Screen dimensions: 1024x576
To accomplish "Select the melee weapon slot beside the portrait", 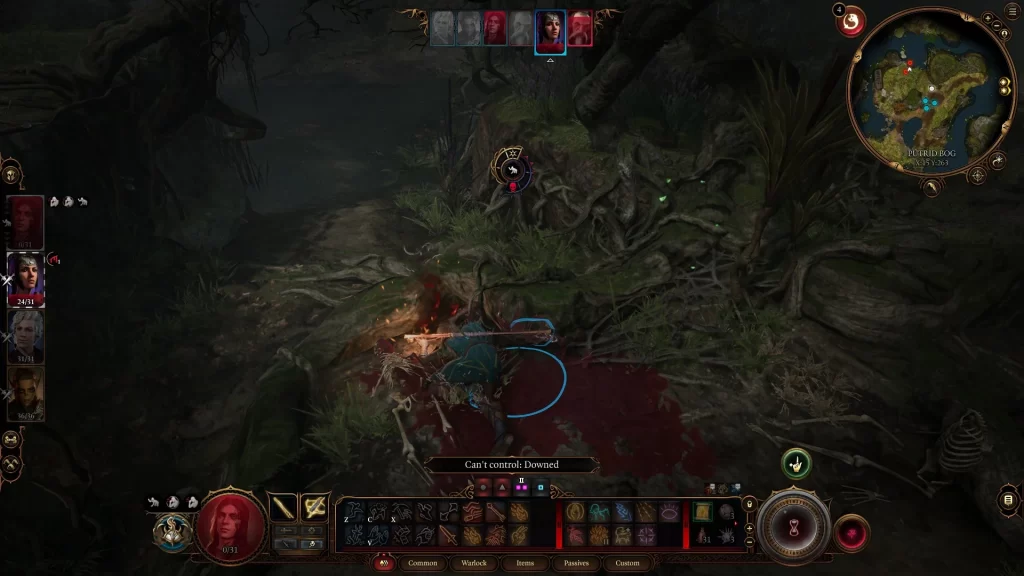I will point(285,507).
